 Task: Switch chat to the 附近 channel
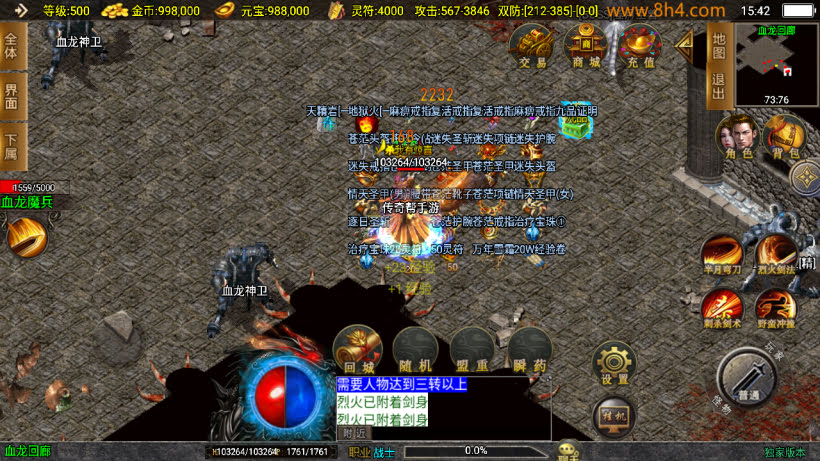click(x=354, y=433)
